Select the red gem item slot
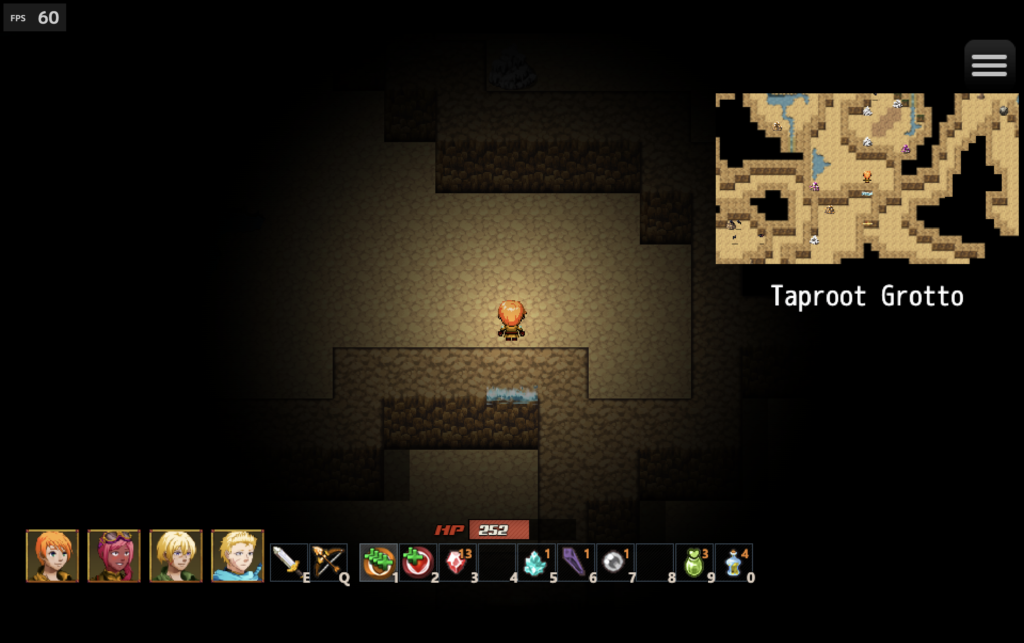The height and width of the screenshot is (643, 1024). pyautogui.click(x=457, y=562)
